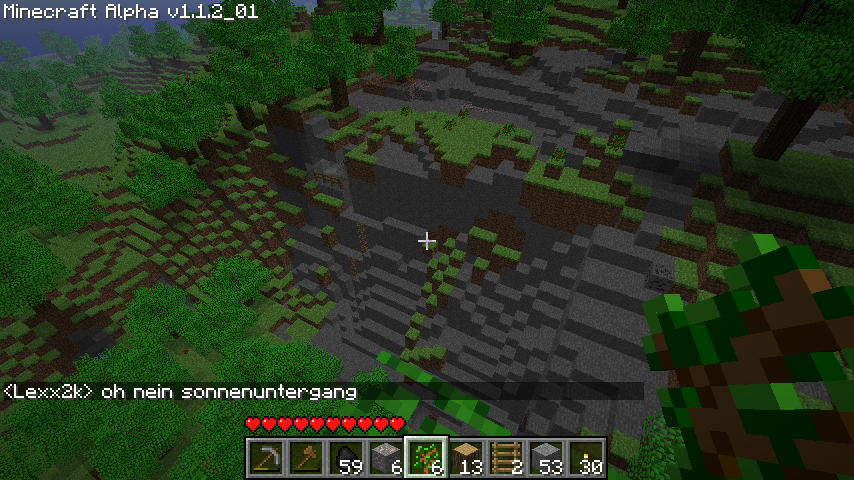Select the pickaxe hotbar slot

coord(266,458)
